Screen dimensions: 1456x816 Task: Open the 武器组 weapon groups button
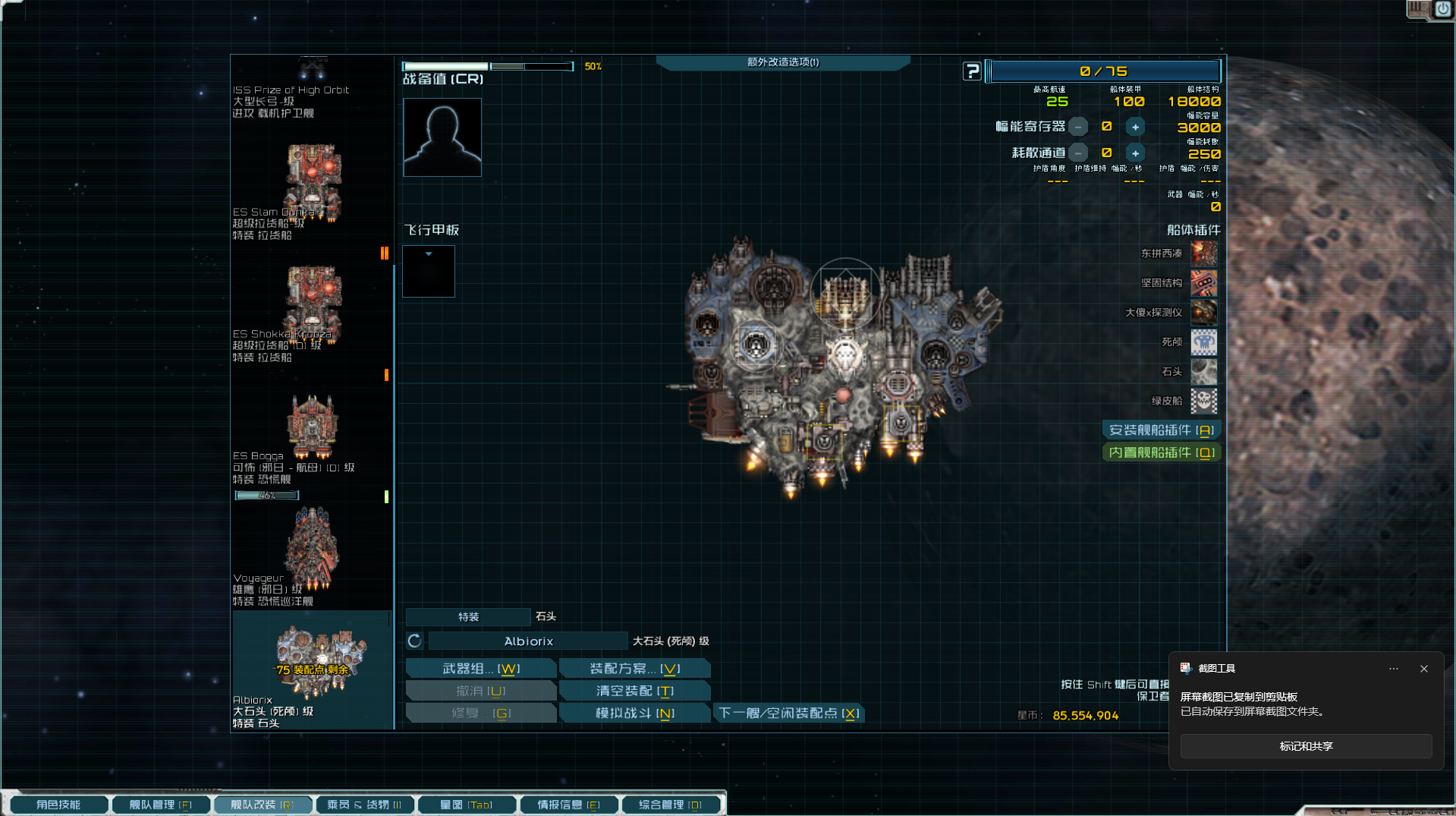click(x=481, y=669)
